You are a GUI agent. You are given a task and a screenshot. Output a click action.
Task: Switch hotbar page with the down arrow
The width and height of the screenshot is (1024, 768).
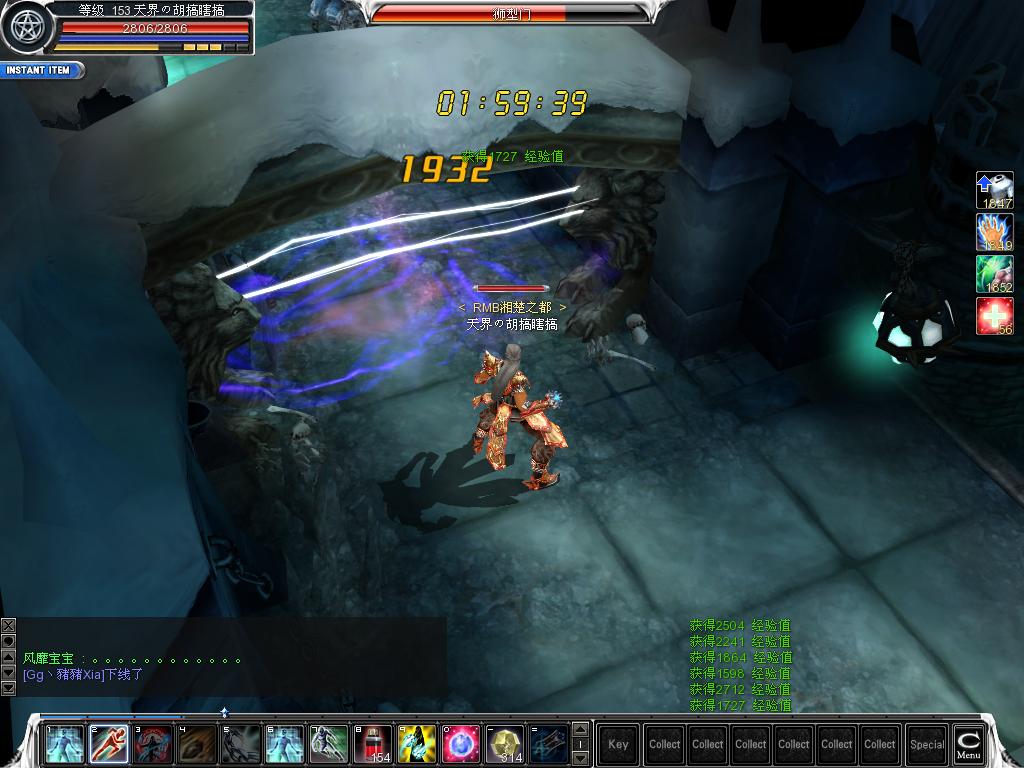(580, 758)
